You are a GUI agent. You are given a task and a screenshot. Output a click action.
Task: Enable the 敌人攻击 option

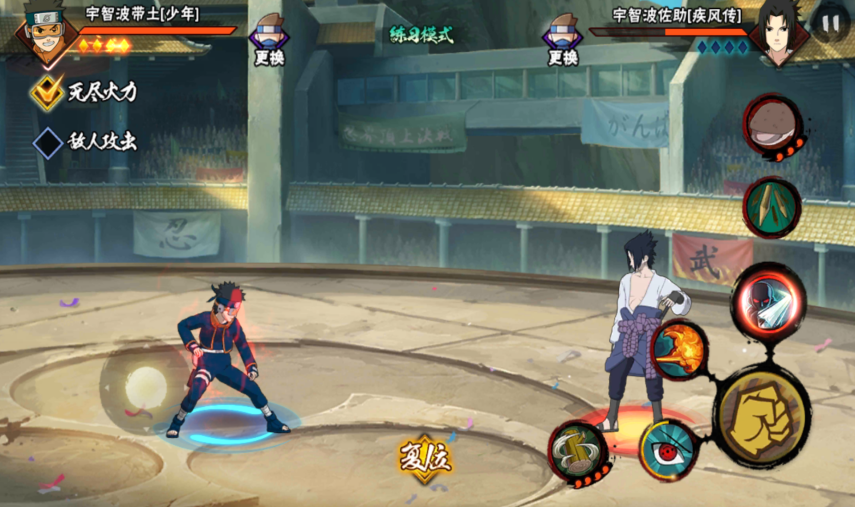[x=48, y=142]
